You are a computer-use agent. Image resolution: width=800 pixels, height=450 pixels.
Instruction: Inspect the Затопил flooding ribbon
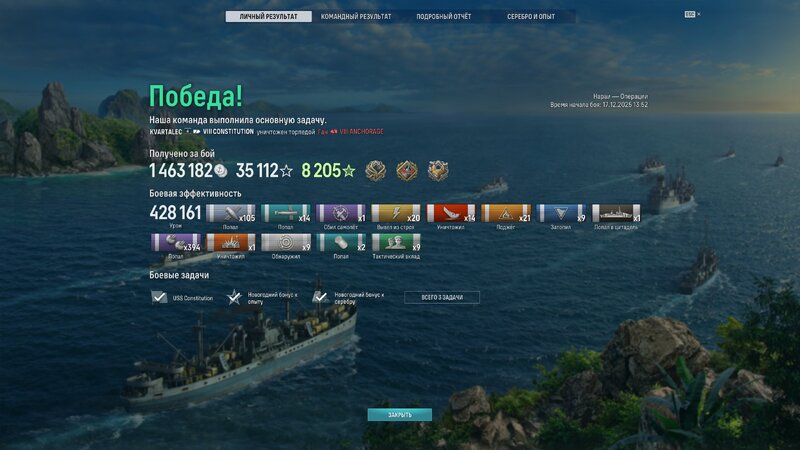561,213
